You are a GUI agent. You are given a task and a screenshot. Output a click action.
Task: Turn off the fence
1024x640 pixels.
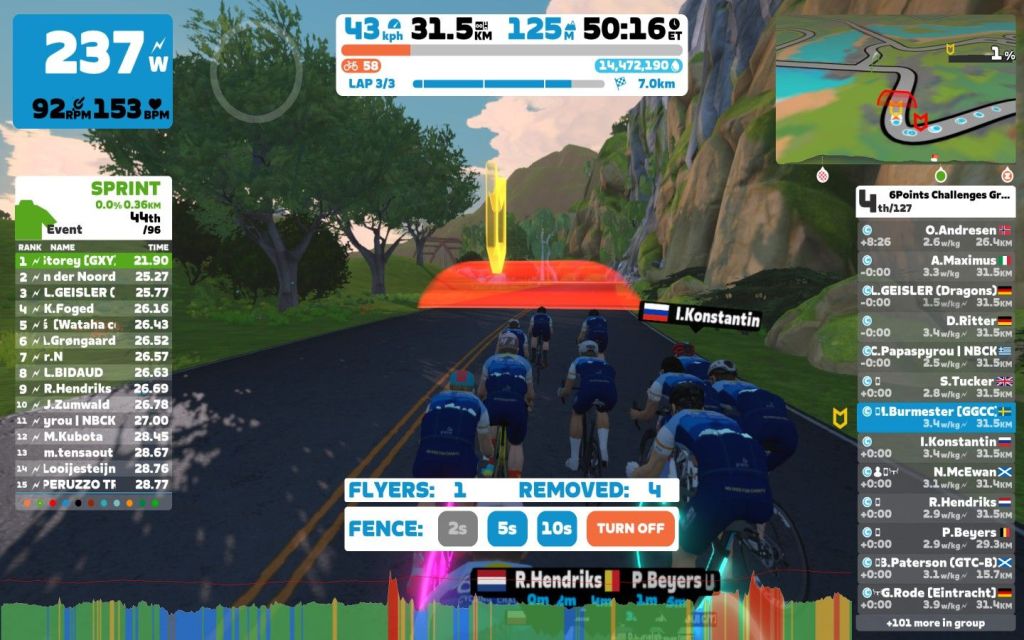630,529
